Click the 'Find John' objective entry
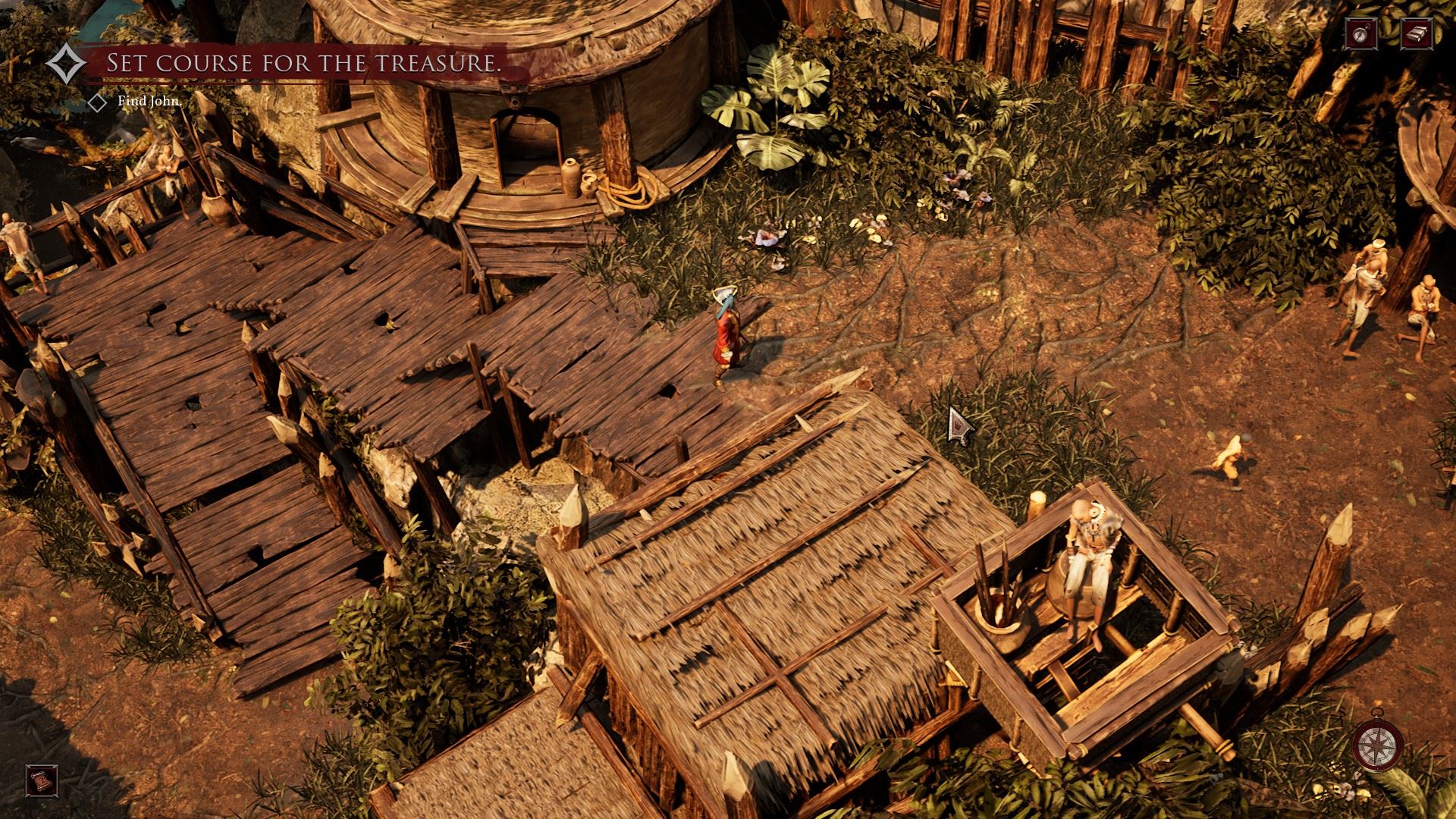Viewport: 1456px width, 819px height. (x=149, y=102)
